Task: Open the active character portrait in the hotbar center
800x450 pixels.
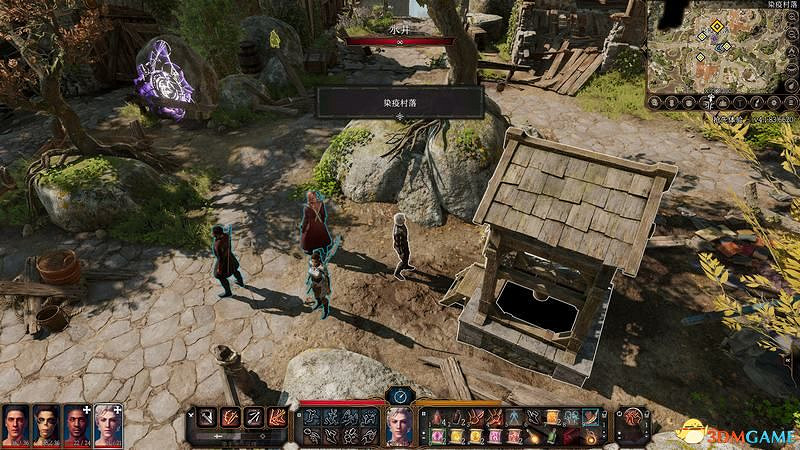Action: (400, 426)
